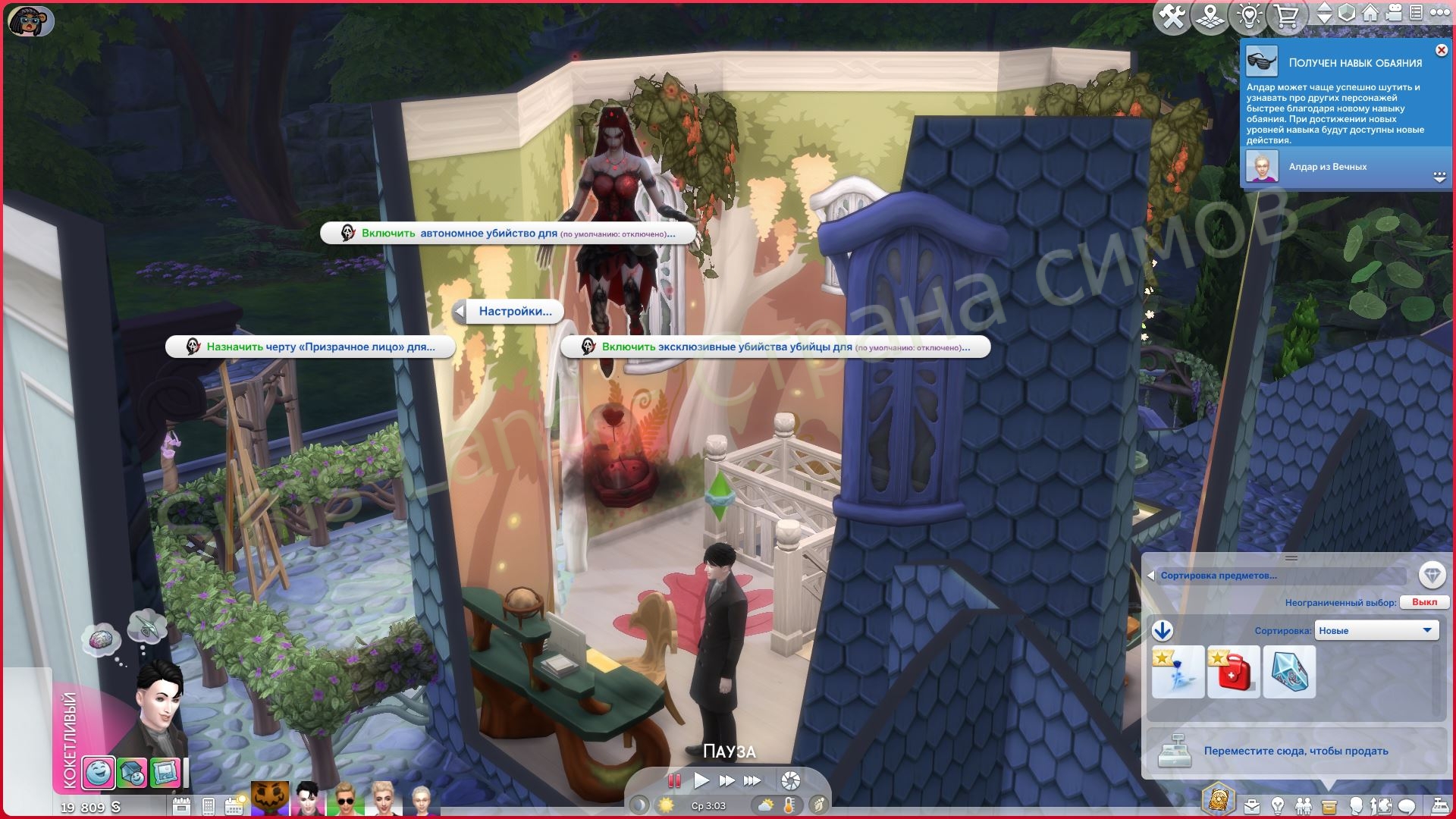Open the career panel briefcase icon

tap(1251, 806)
